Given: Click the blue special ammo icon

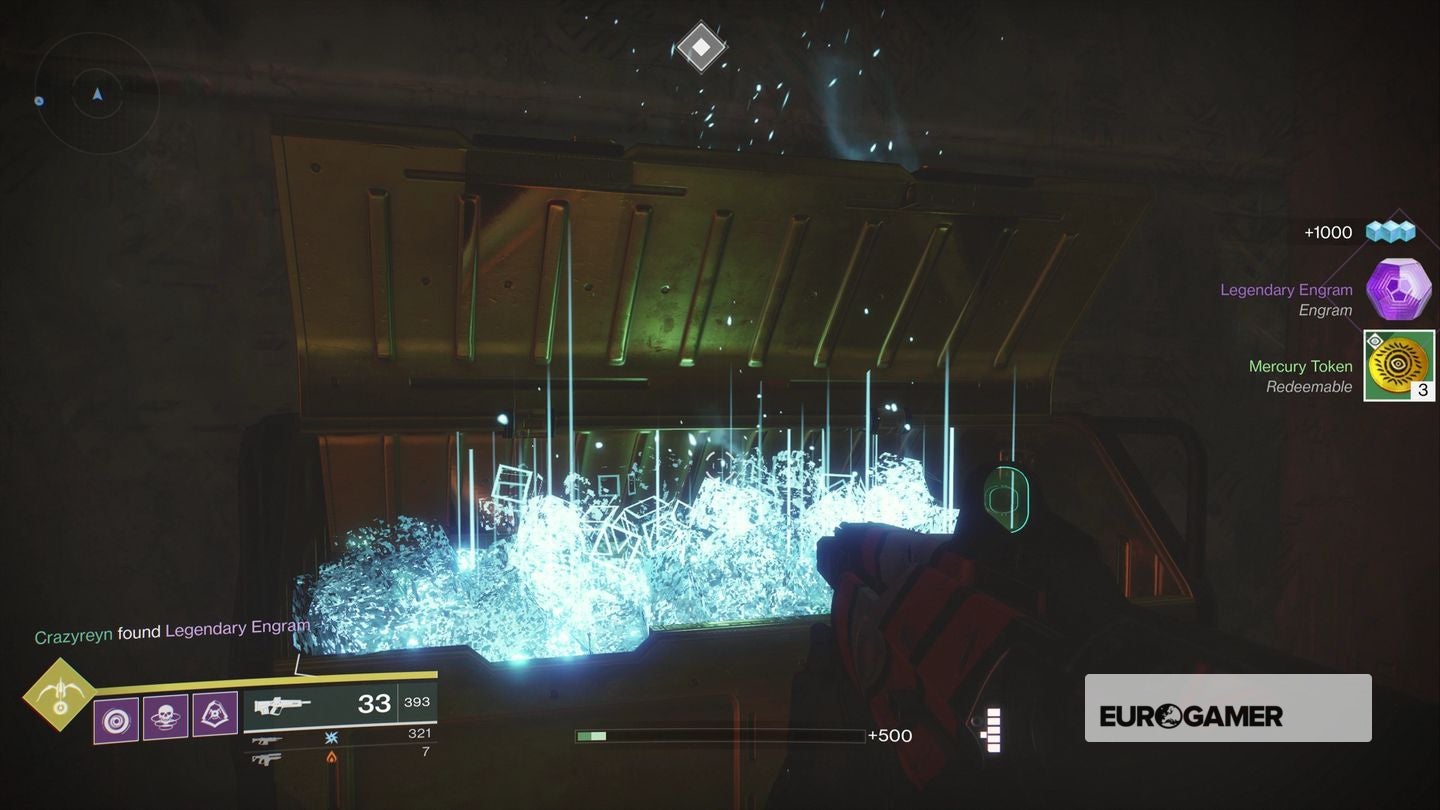Looking at the screenshot, I should [x=330, y=737].
